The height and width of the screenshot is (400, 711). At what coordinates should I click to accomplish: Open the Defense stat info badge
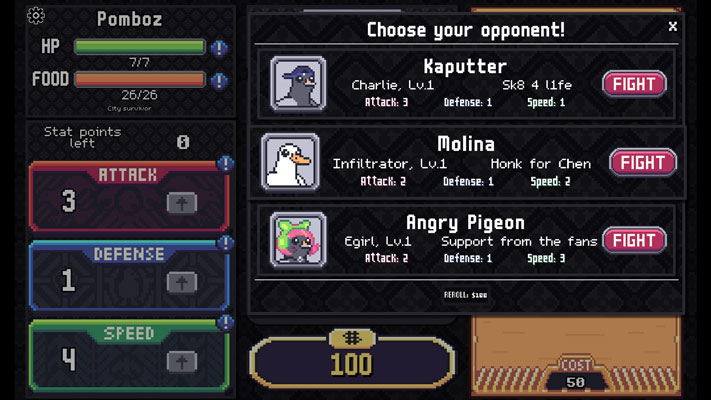[226, 243]
